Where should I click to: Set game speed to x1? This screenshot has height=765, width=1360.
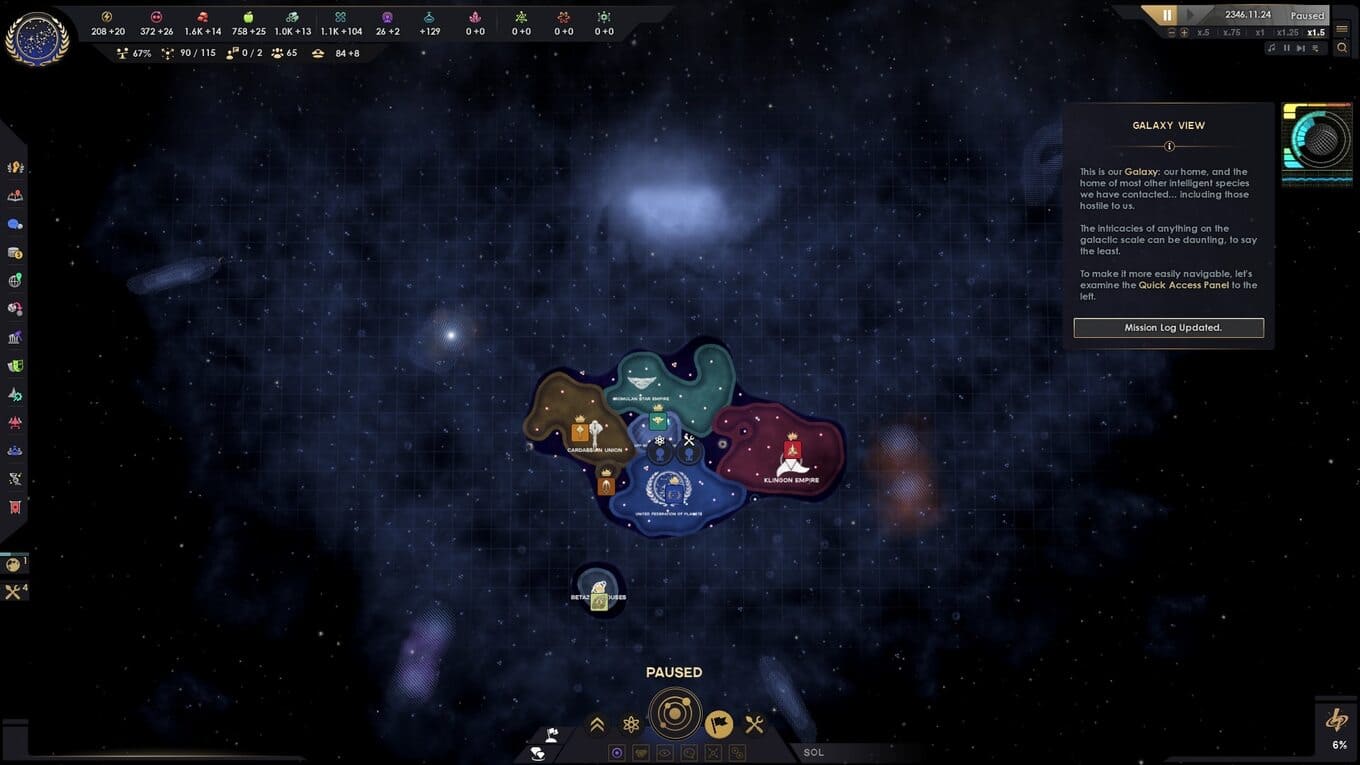(1260, 32)
